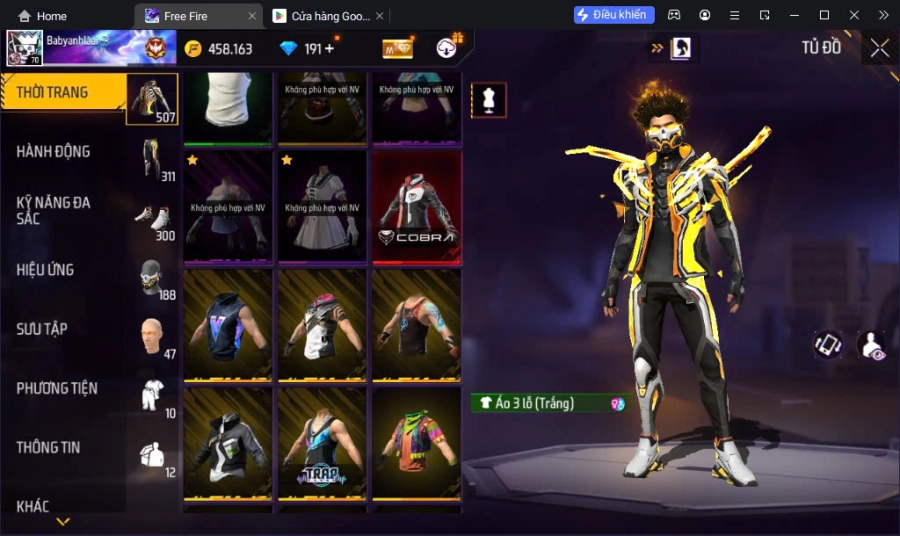
Task: Choose the TRAP tank top item
Action: point(322,443)
